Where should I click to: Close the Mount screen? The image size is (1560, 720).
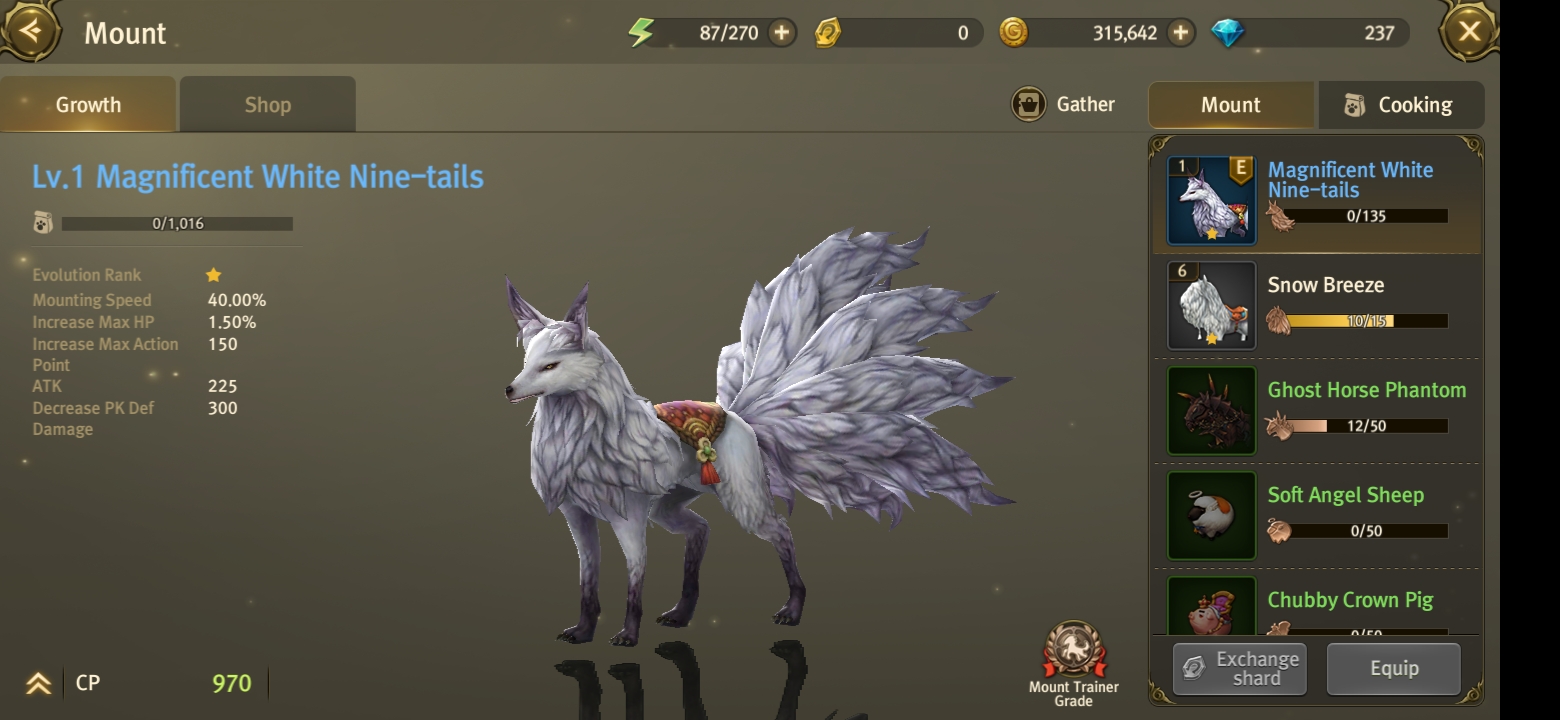pos(1468,32)
